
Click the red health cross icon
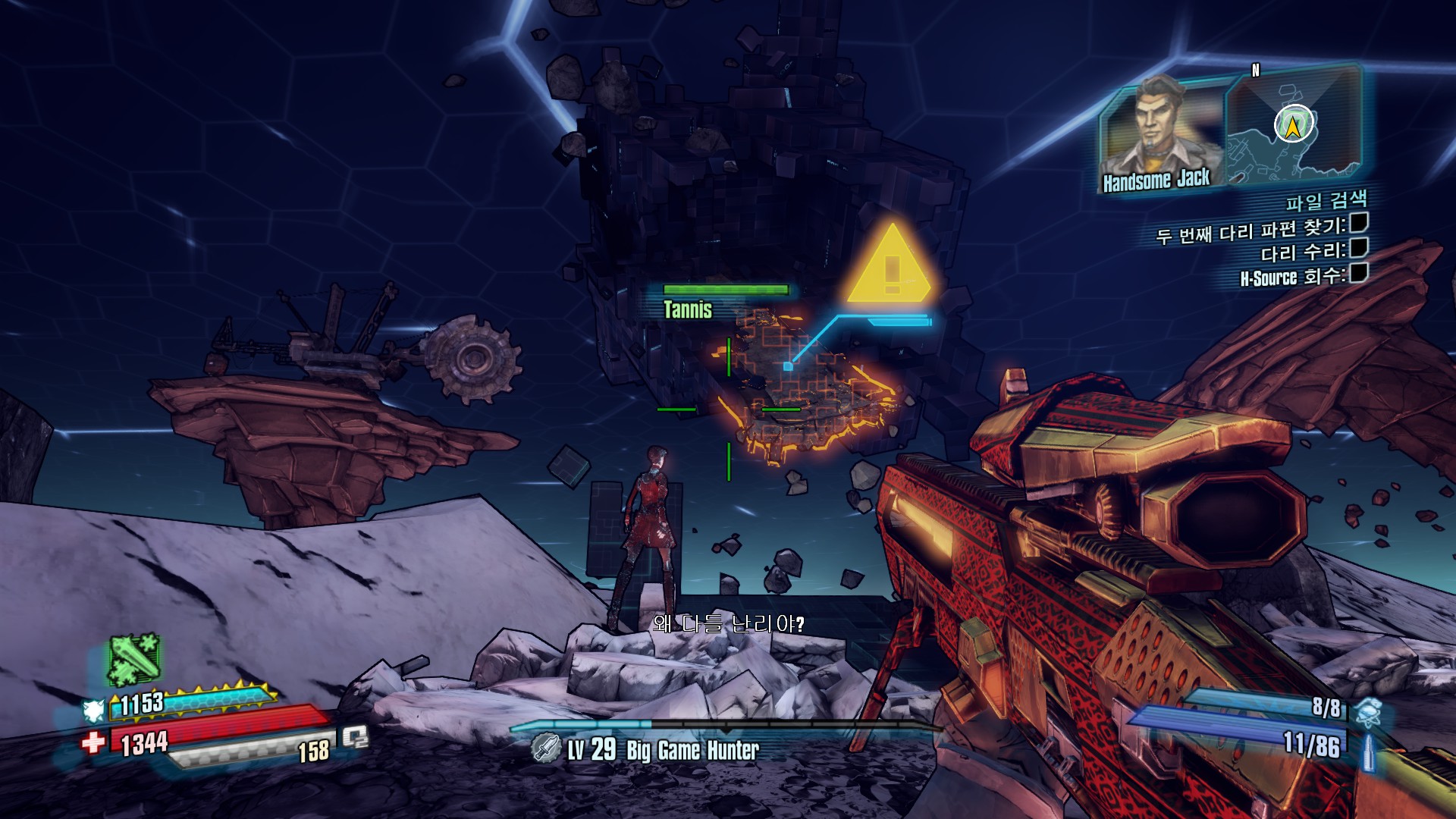click(93, 742)
